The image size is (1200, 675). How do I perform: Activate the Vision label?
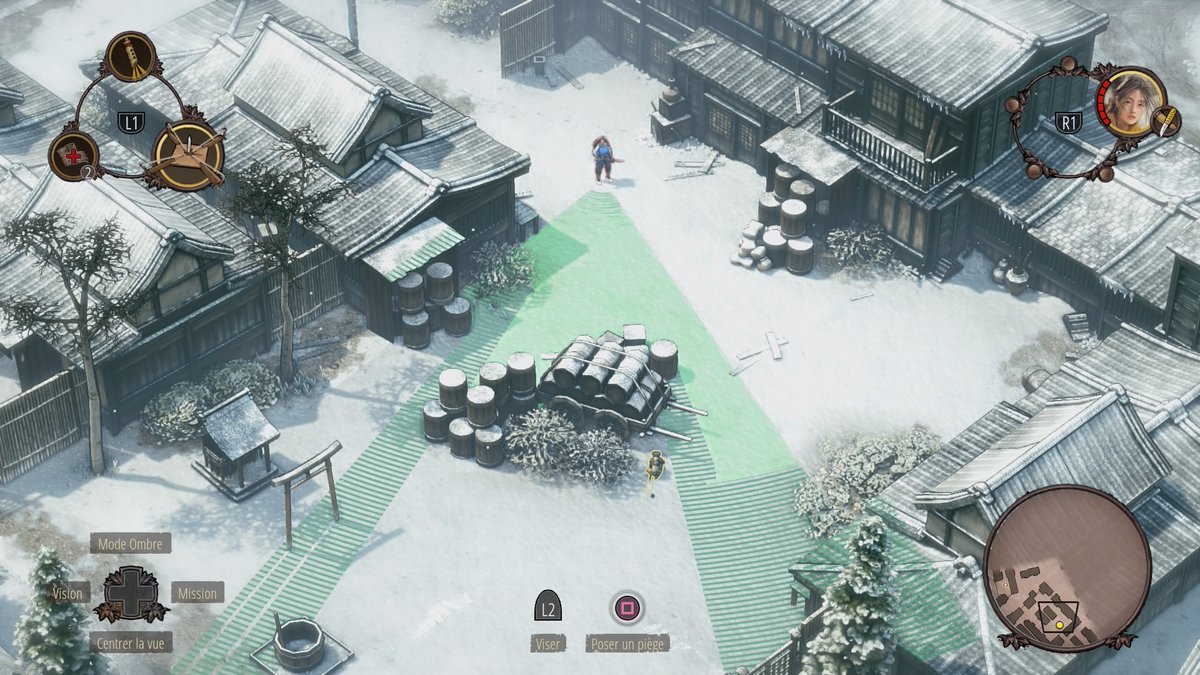tap(68, 593)
